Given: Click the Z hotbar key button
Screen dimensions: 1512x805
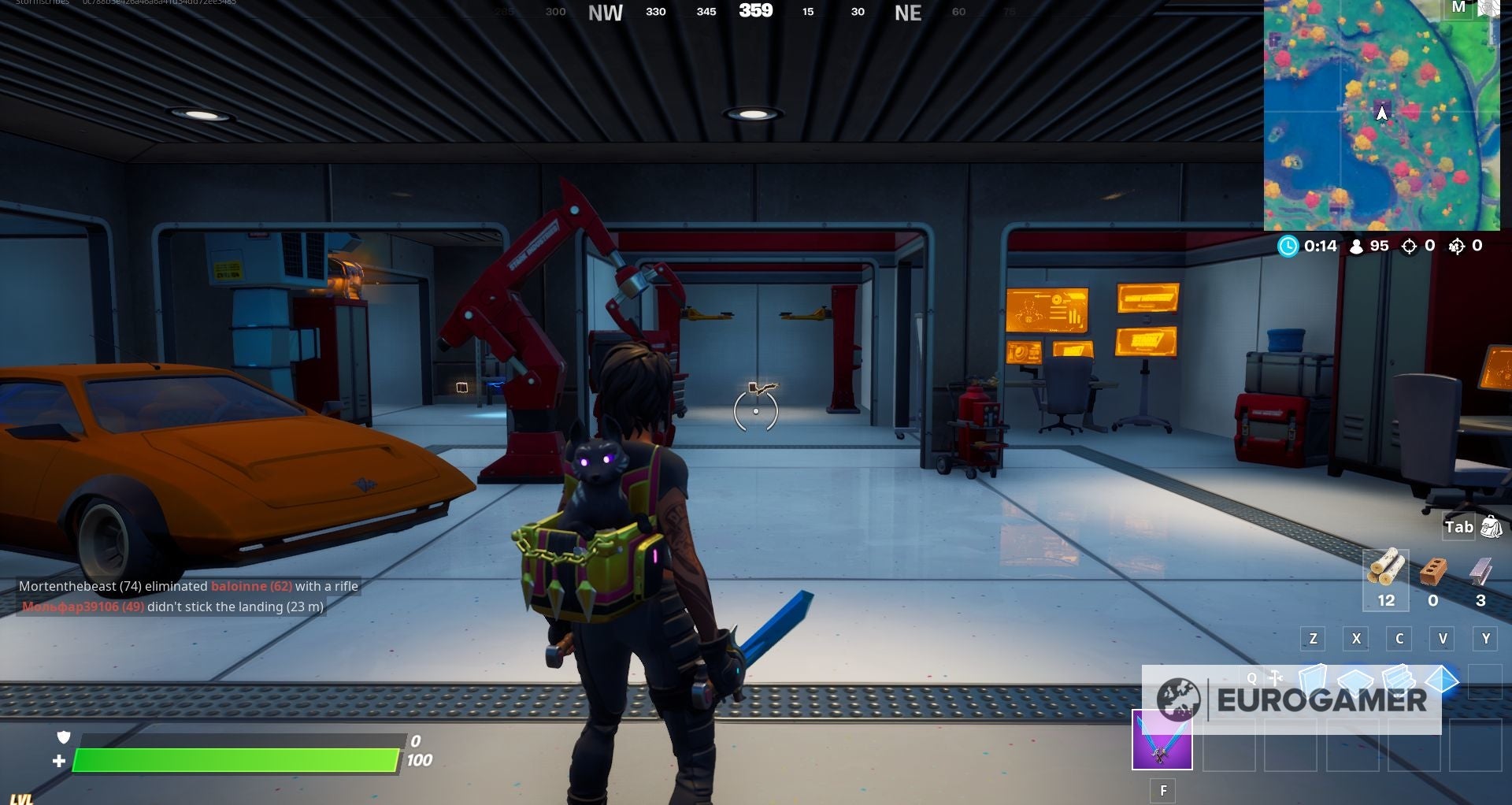Looking at the screenshot, I should pos(1312,639).
